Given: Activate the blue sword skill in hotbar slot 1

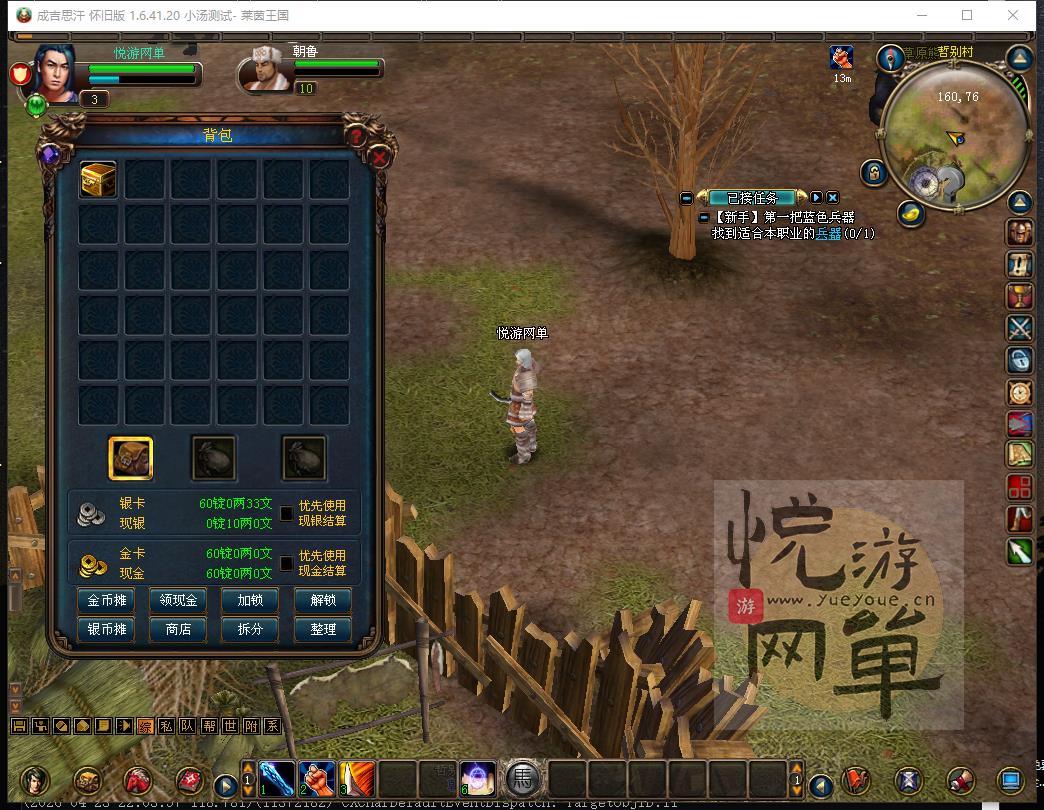Looking at the screenshot, I should click(278, 779).
